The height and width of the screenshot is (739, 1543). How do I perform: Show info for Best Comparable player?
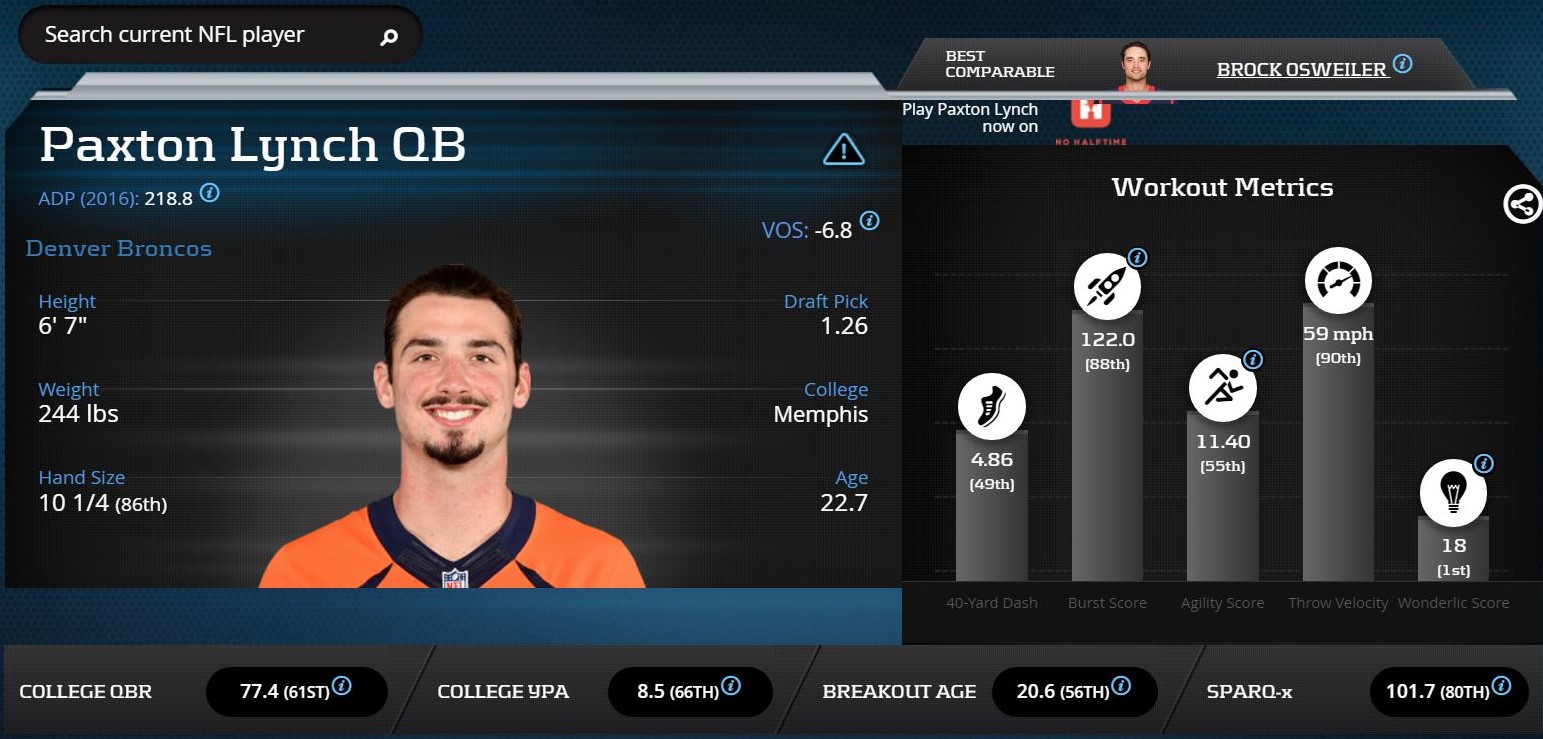tap(1403, 64)
